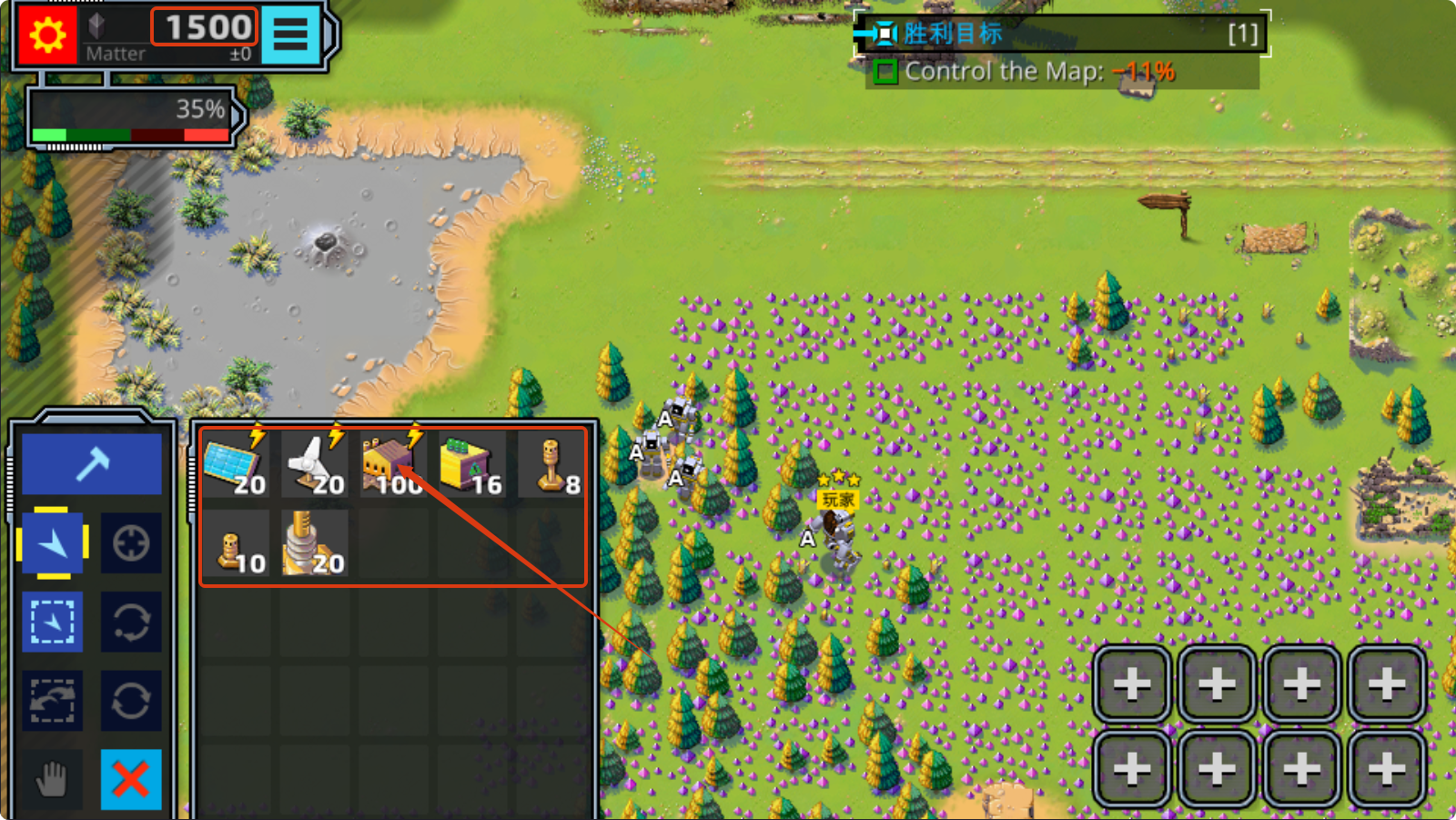Open the red gear settings button

point(47,35)
